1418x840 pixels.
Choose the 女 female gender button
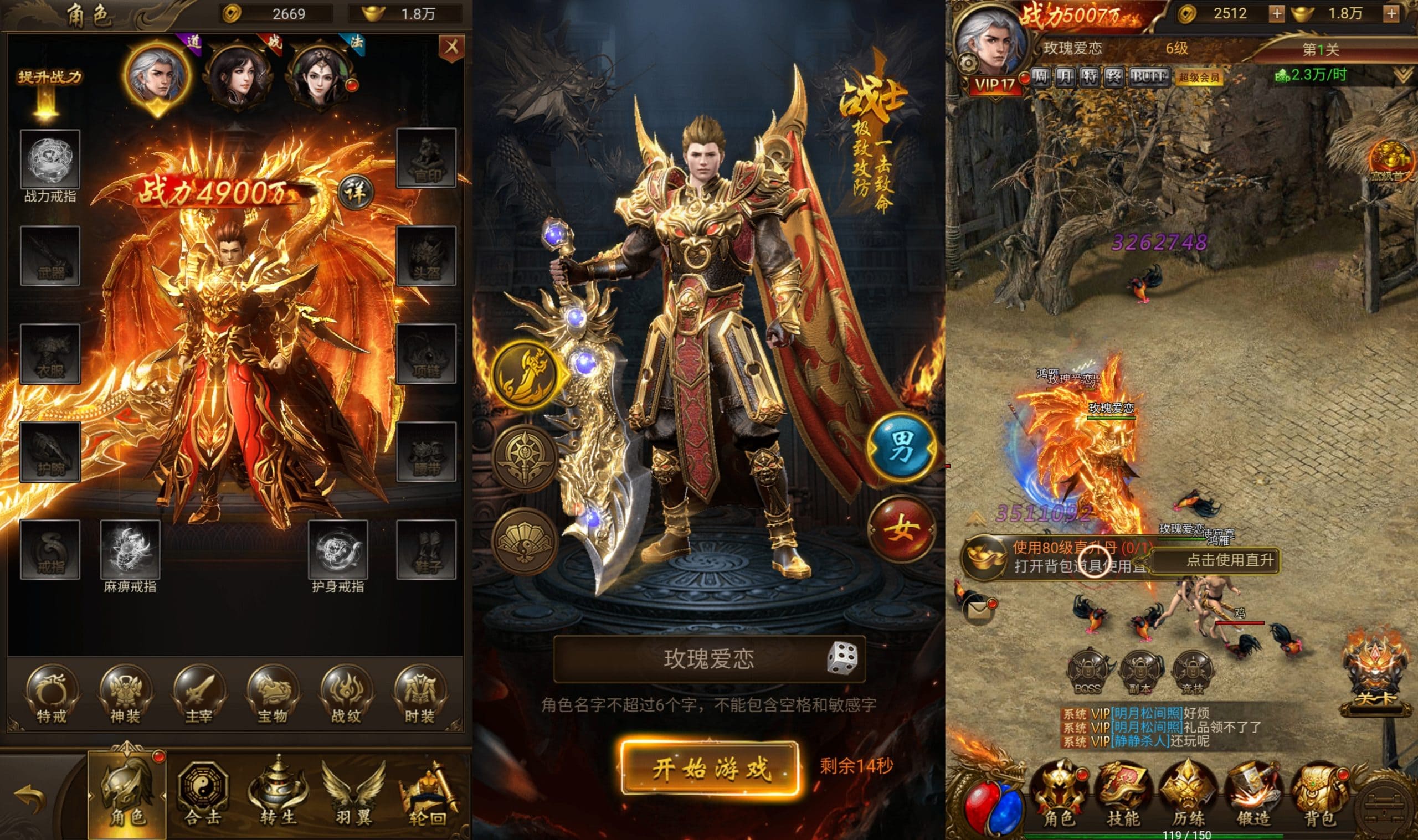coord(902,529)
